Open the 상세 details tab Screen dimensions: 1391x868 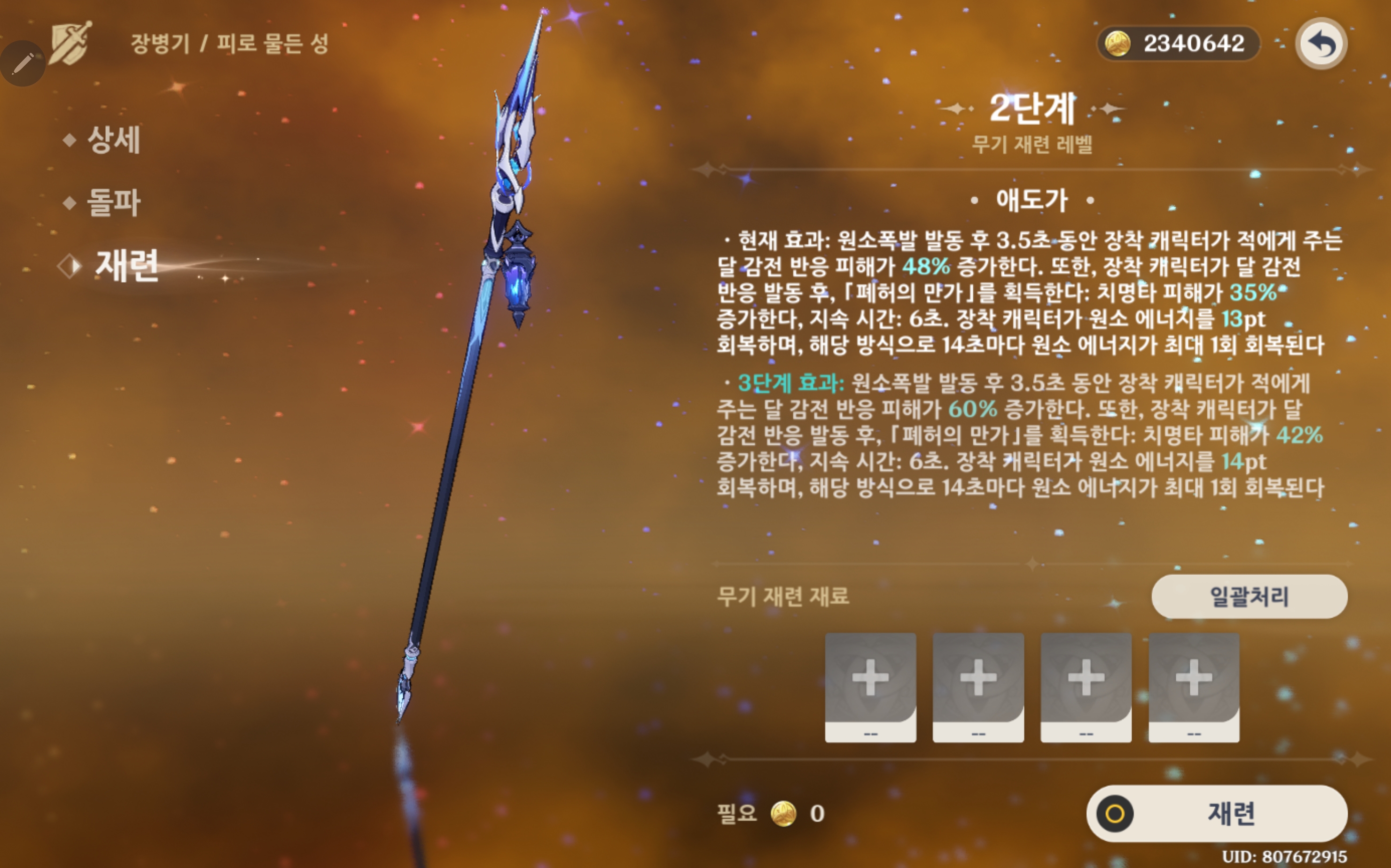[113, 139]
